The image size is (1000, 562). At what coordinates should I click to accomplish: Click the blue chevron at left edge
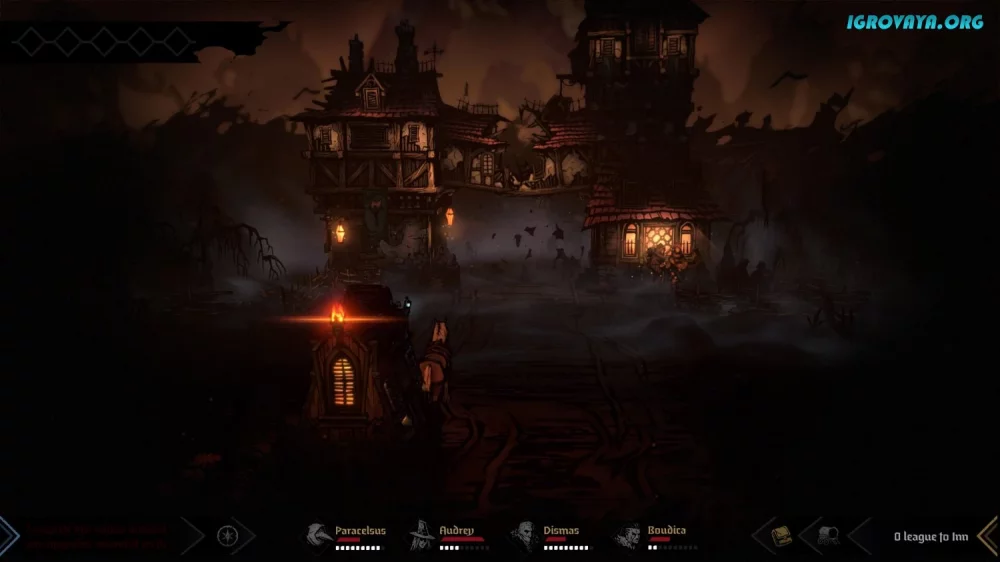pyautogui.click(x=9, y=535)
